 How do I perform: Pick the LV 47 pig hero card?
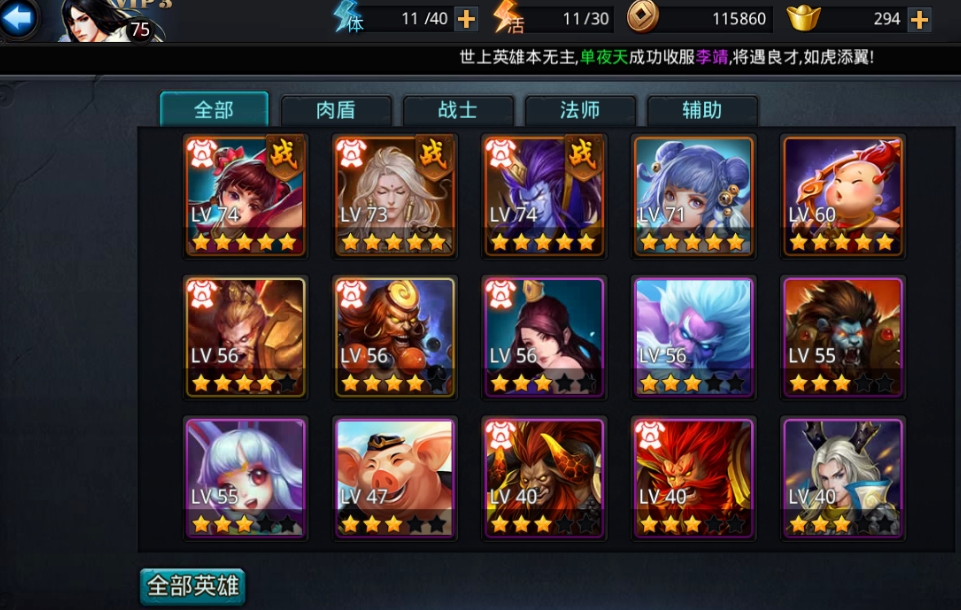coord(395,478)
